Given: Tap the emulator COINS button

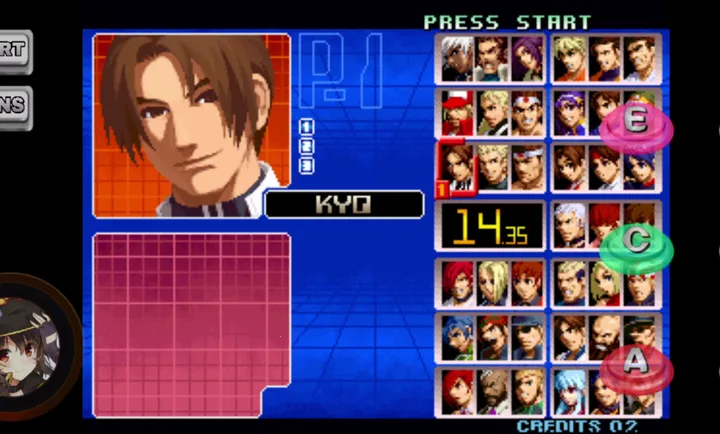Looking at the screenshot, I should [13, 107].
